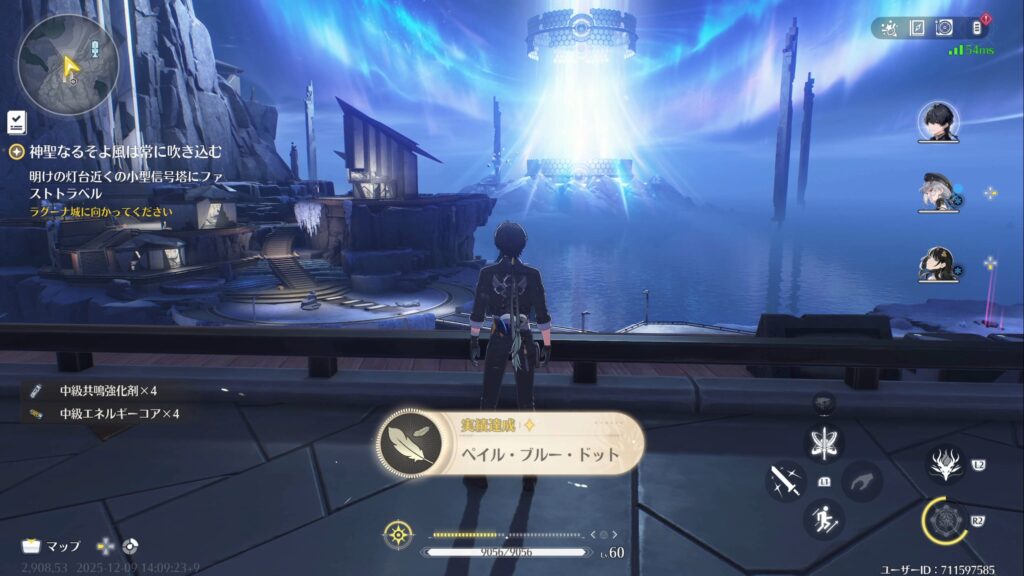This screenshot has height=576, width=1024.
Task: Activate the dragon head echo skill
Action: click(944, 464)
